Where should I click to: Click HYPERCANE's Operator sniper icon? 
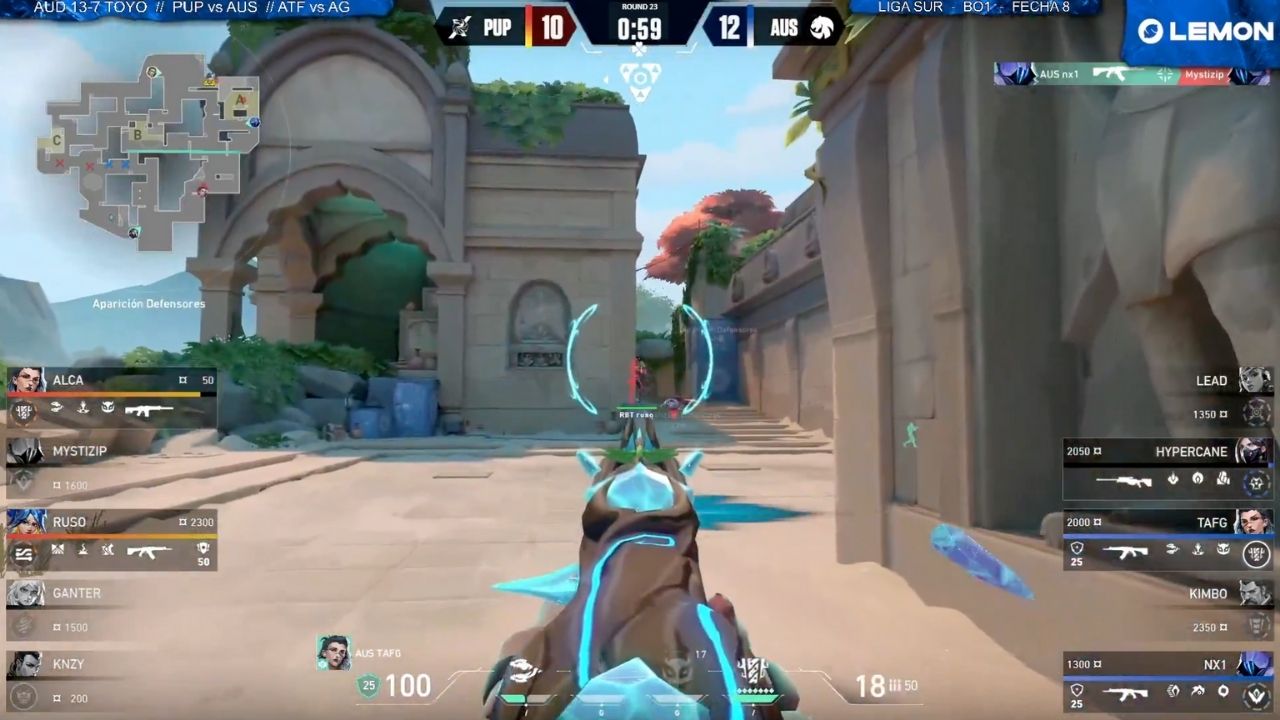tap(1125, 480)
